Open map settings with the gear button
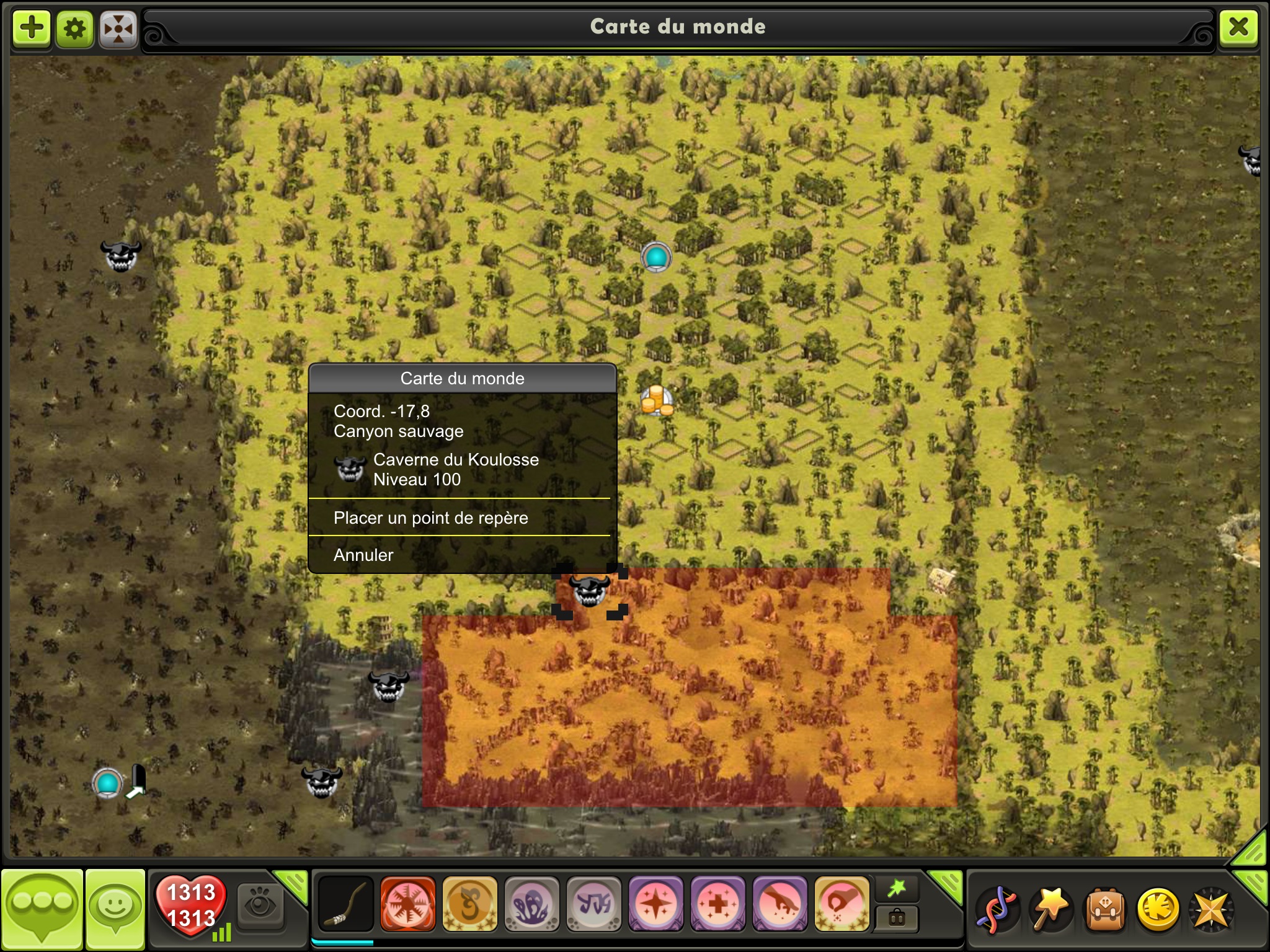Viewport: 1270px width, 952px height. click(75, 28)
